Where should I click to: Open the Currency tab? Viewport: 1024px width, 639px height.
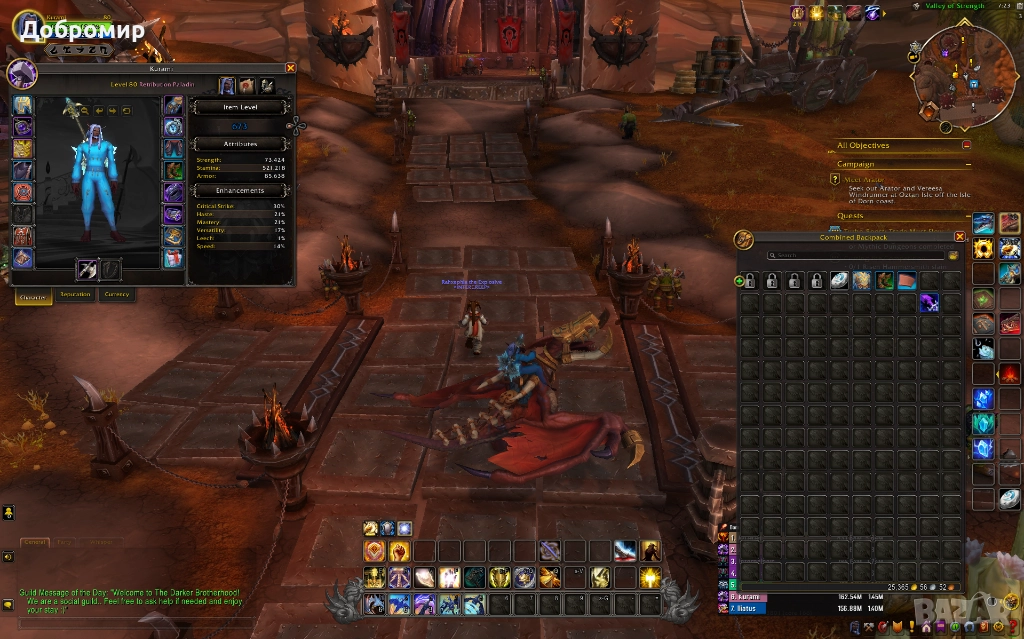[x=117, y=294]
